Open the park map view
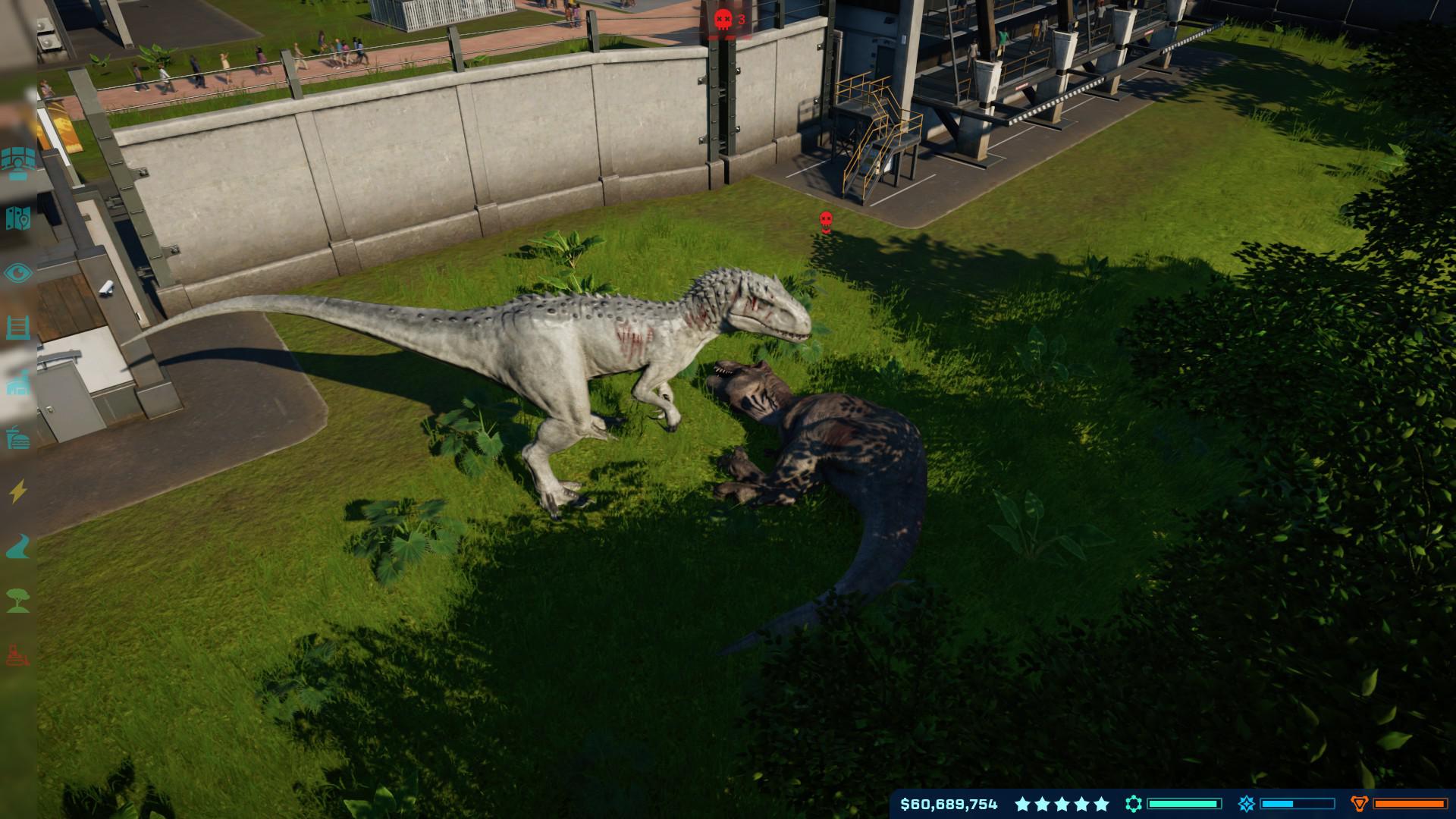 (17, 218)
